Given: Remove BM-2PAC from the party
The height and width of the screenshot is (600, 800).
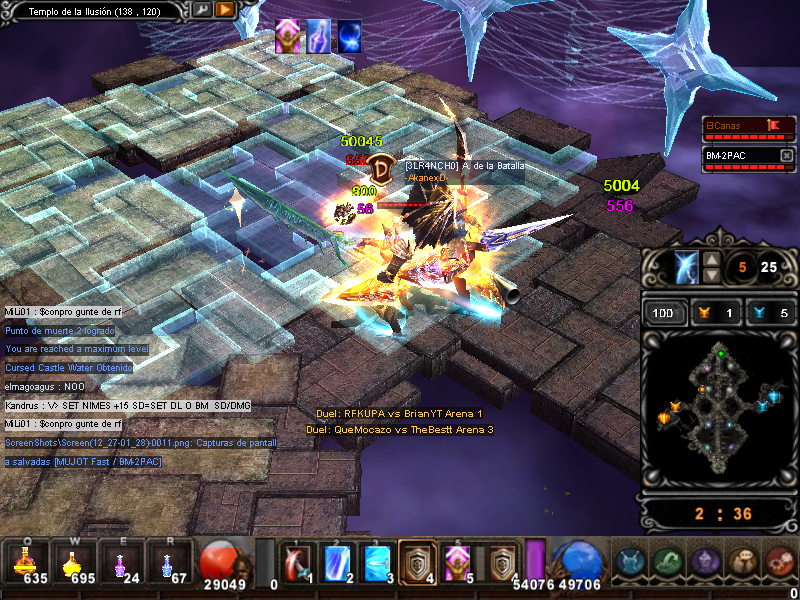Looking at the screenshot, I should [787, 156].
